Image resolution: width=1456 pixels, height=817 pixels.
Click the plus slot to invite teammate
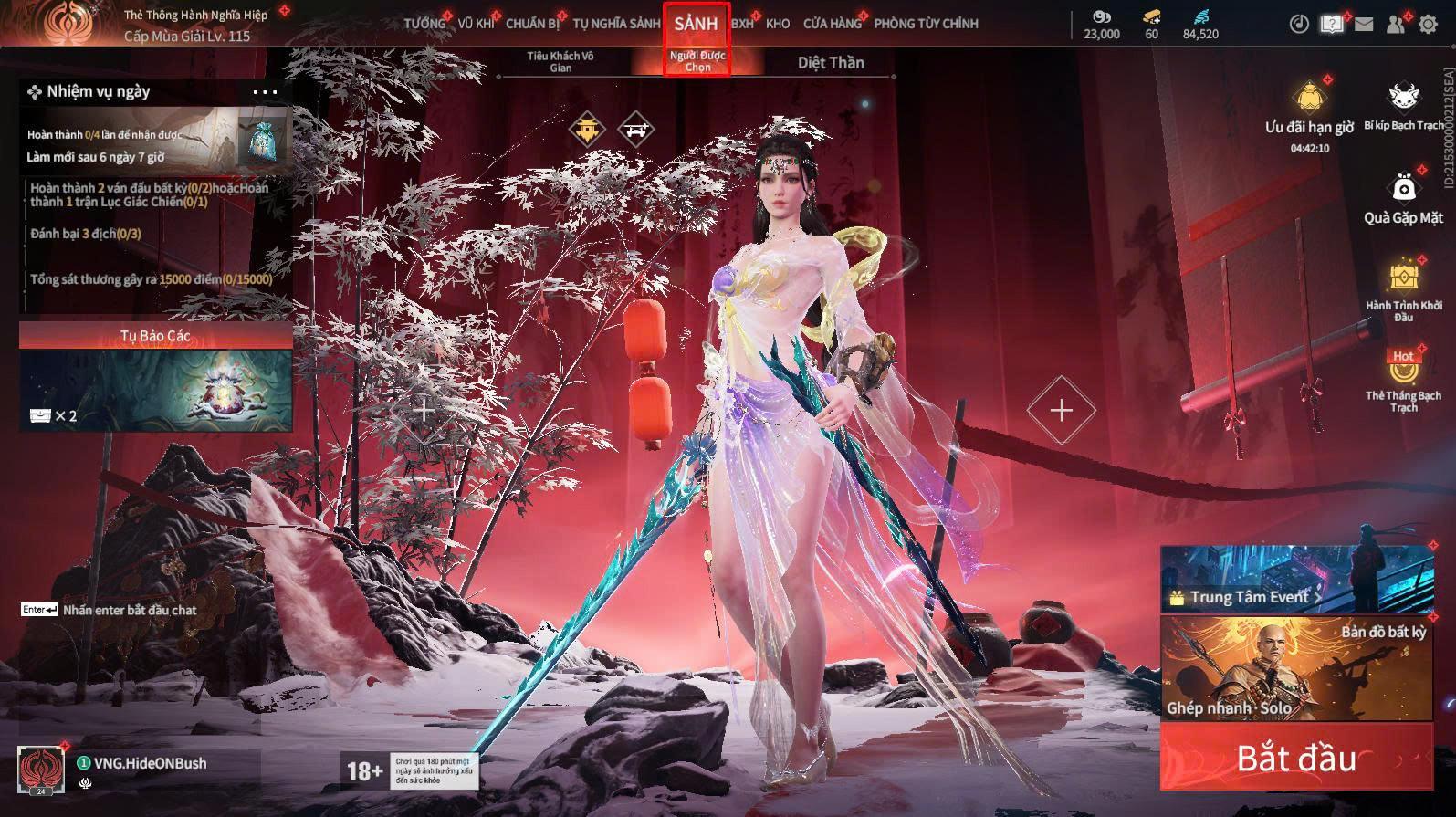1061,411
